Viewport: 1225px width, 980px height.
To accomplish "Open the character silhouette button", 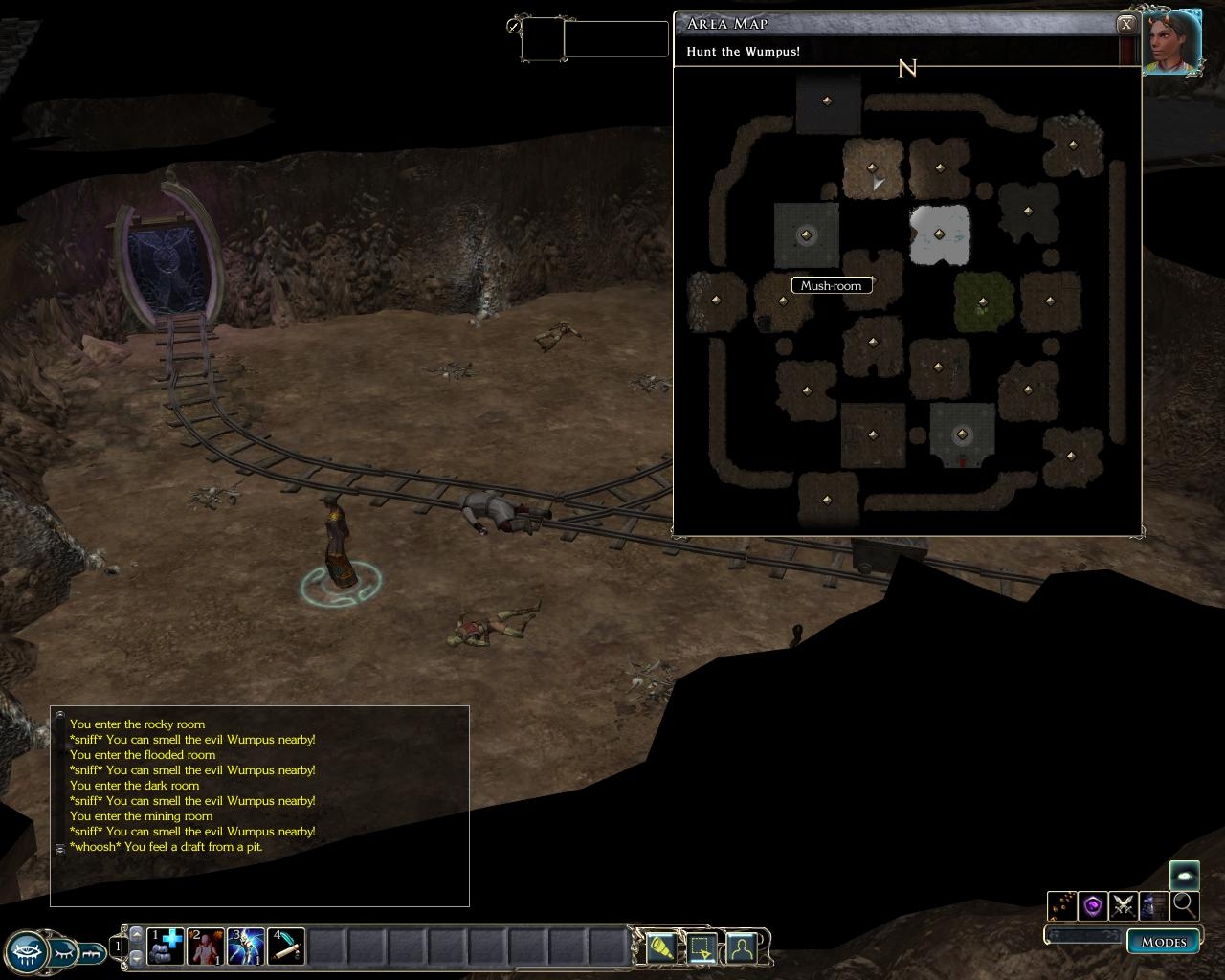I will pyautogui.click(x=742, y=947).
